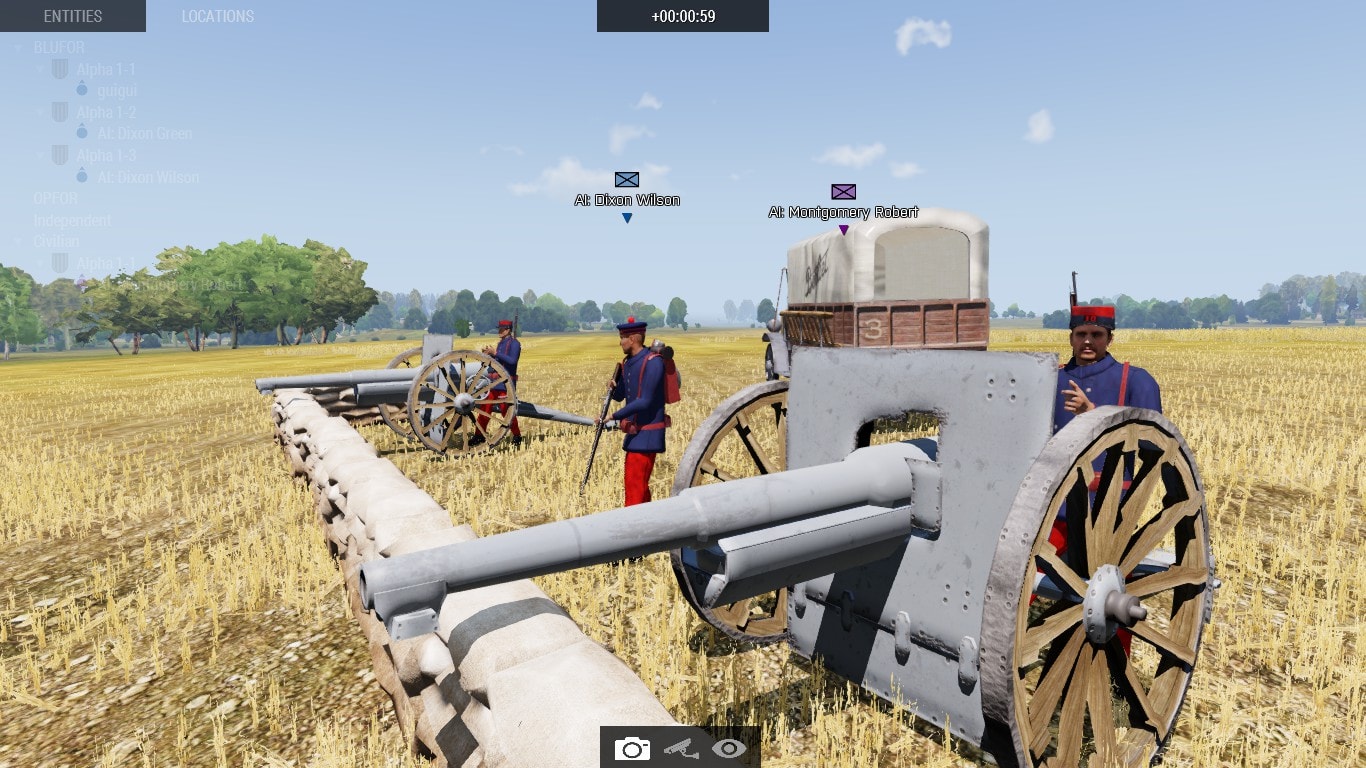
Task: Switch to the LOCATIONS tab
Action: coord(218,16)
